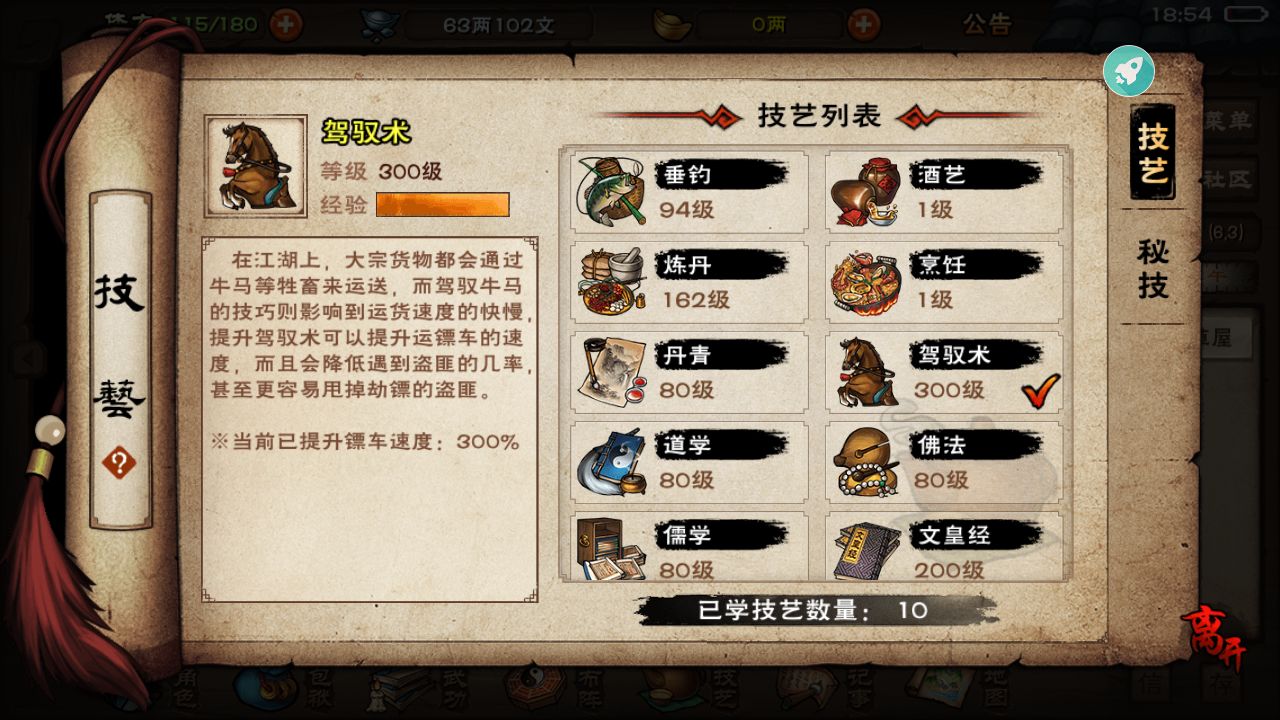Click the 驾驭术 horse portrait thumbnail
The height and width of the screenshot is (720, 1280).
click(x=253, y=167)
